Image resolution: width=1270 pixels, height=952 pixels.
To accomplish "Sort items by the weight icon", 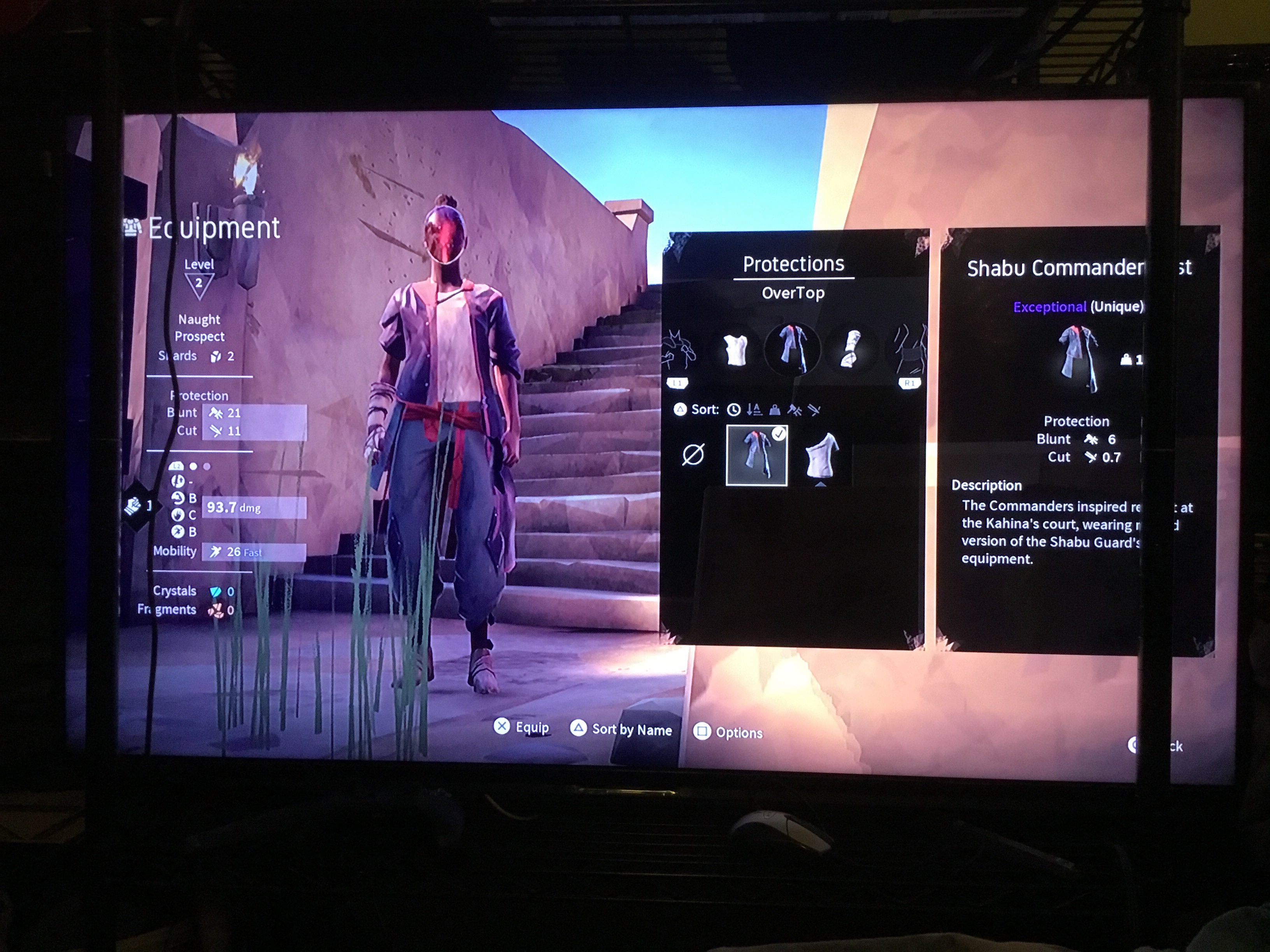I will click(x=775, y=410).
